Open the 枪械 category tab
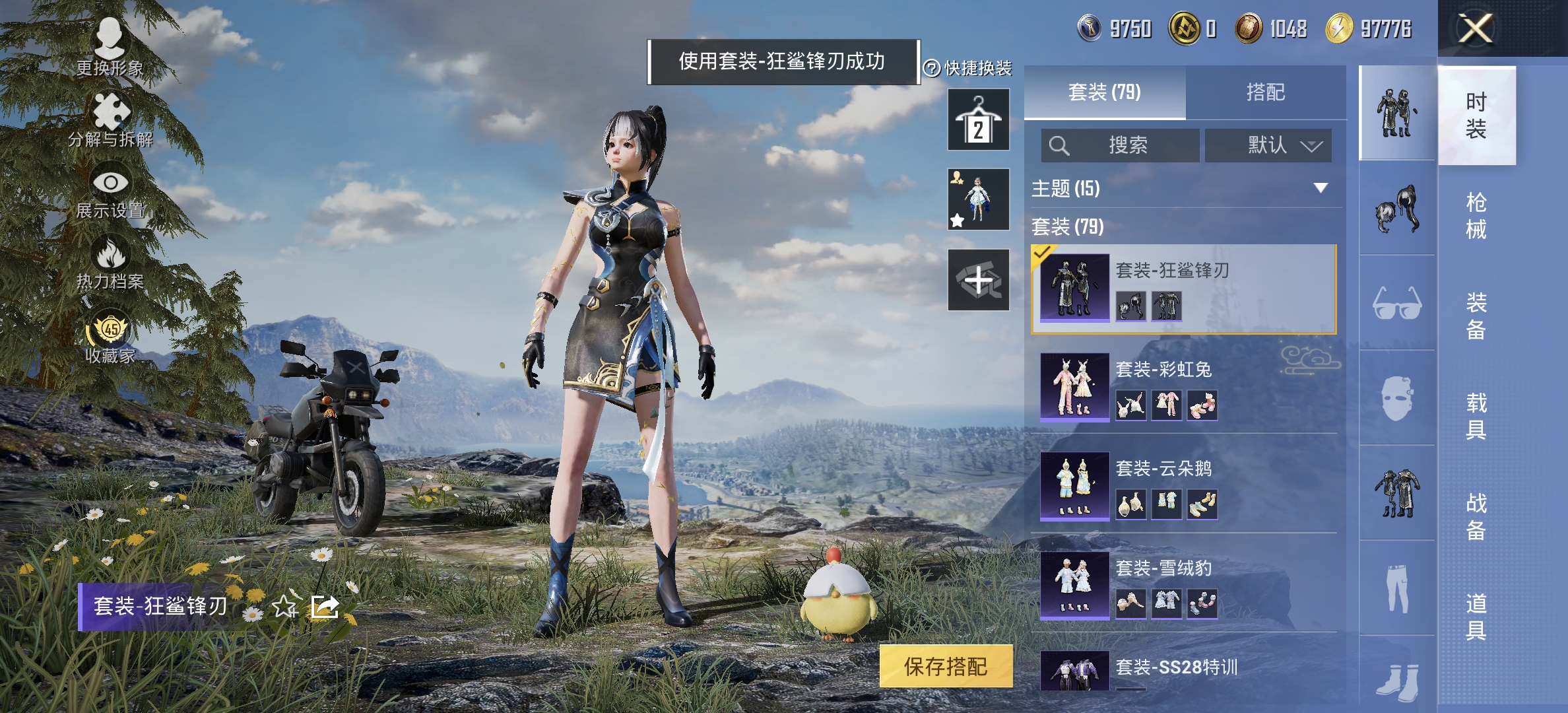1568x713 pixels. coord(1478,218)
